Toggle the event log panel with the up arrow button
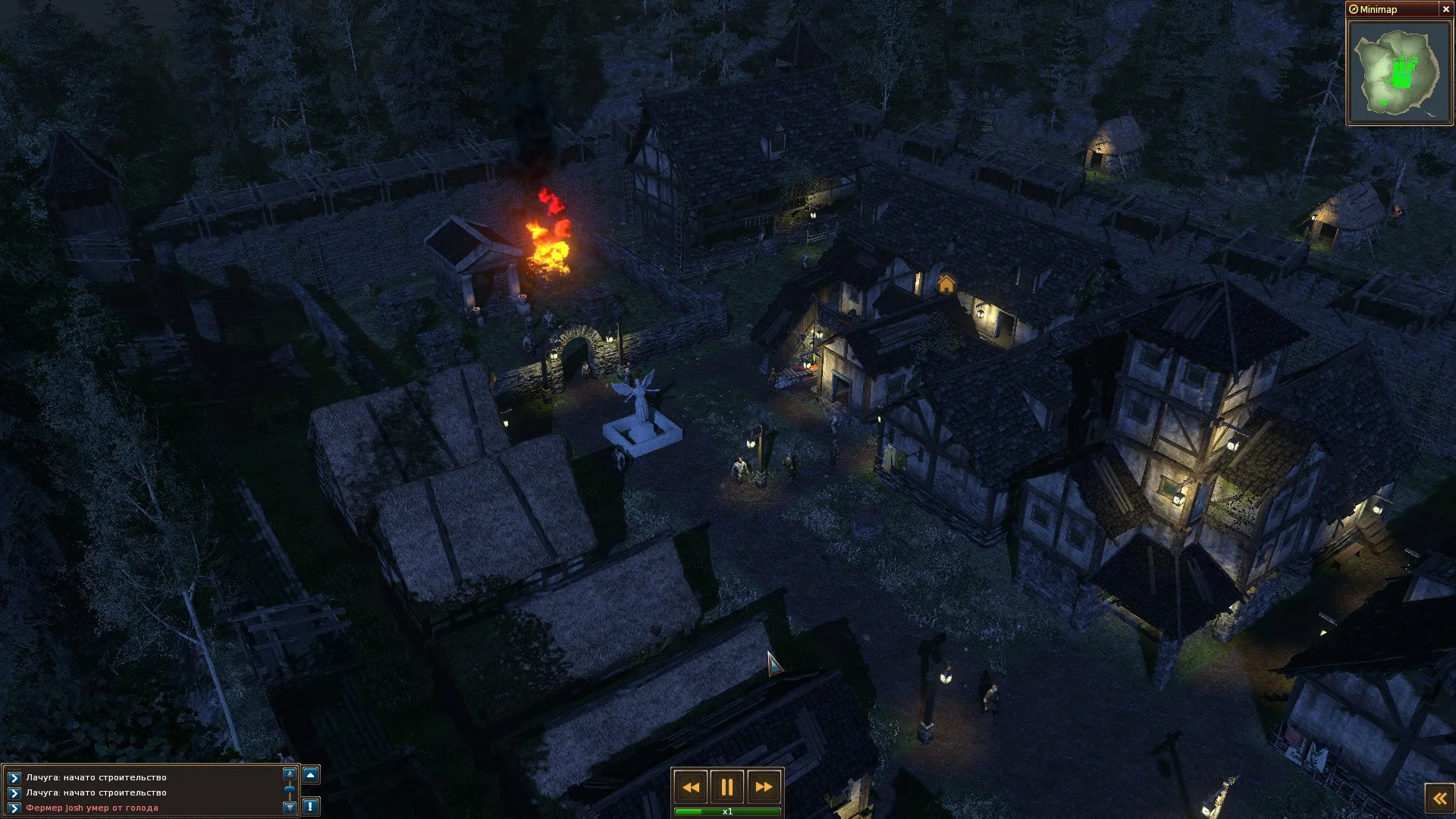This screenshot has width=1456, height=819. [x=312, y=776]
